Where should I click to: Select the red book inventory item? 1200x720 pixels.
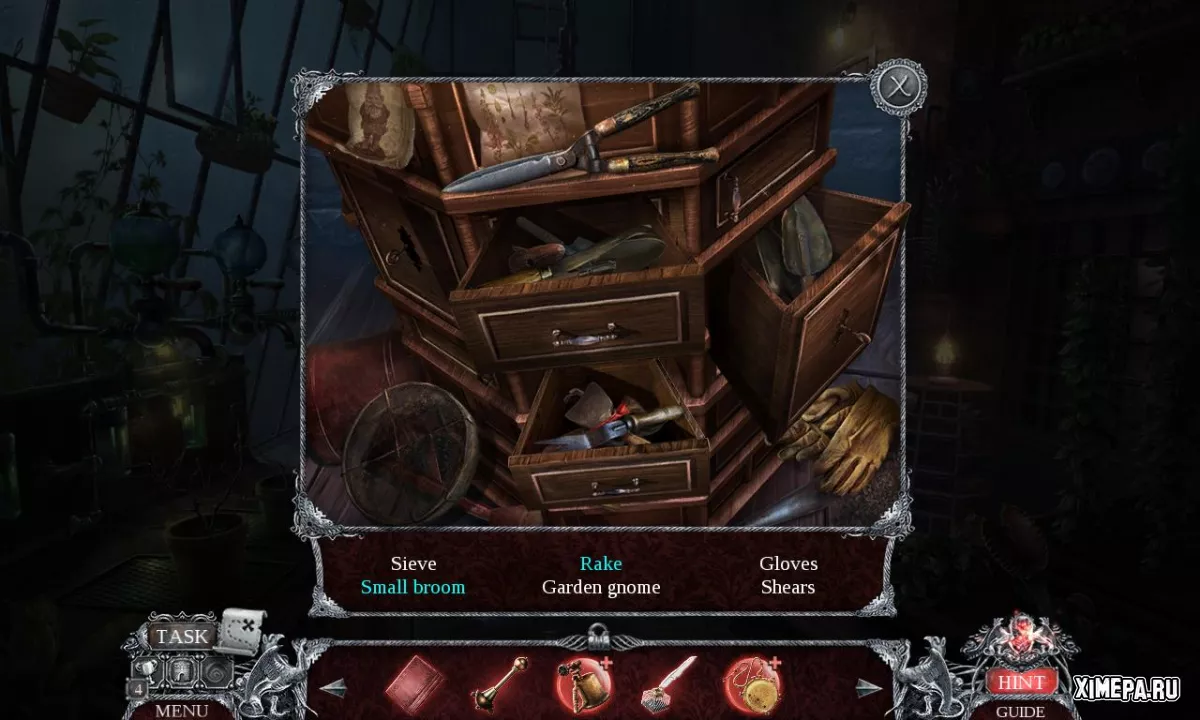[x=414, y=683]
